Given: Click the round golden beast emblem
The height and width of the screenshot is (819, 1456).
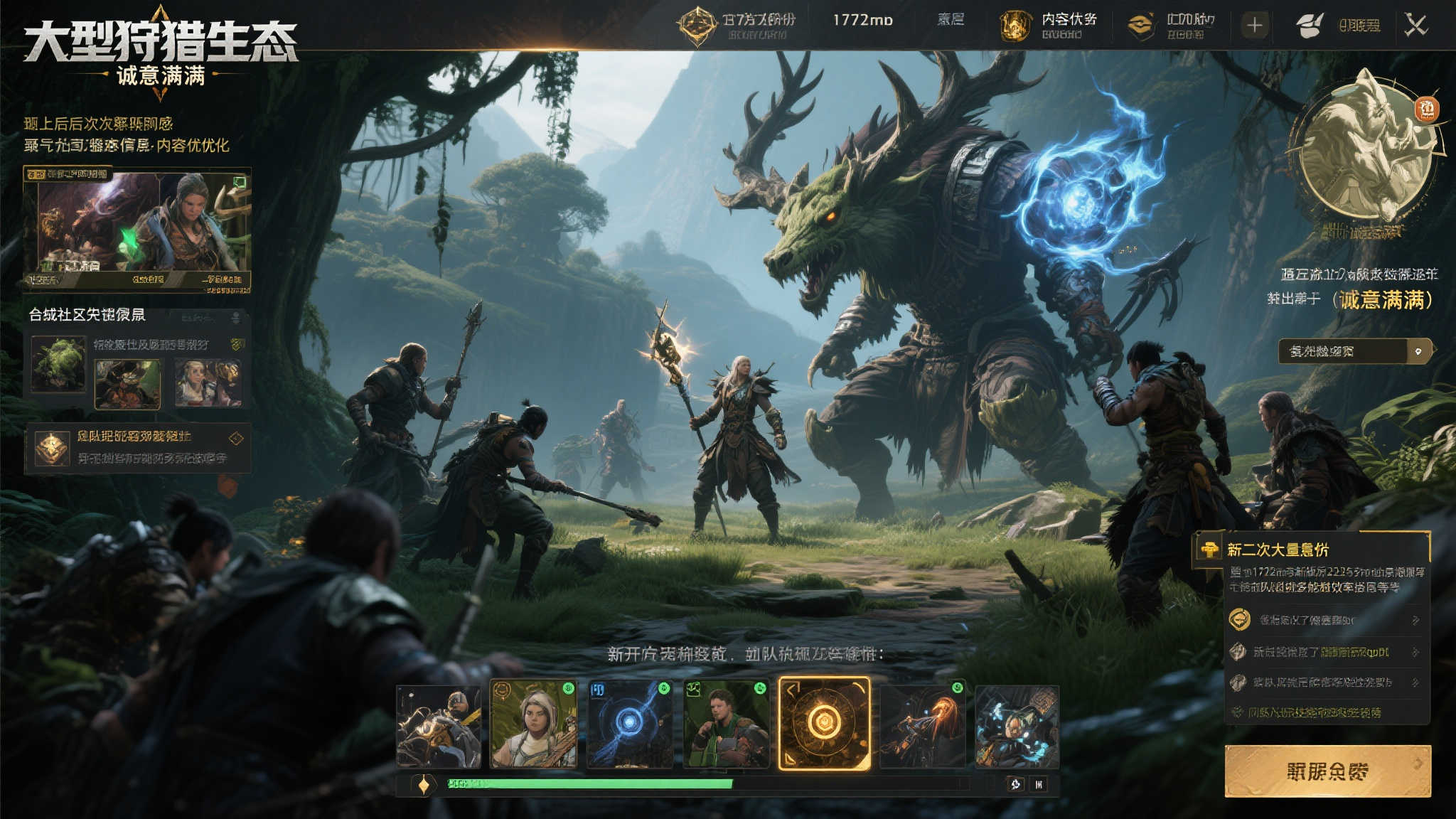Looking at the screenshot, I should (x=1365, y=149).
